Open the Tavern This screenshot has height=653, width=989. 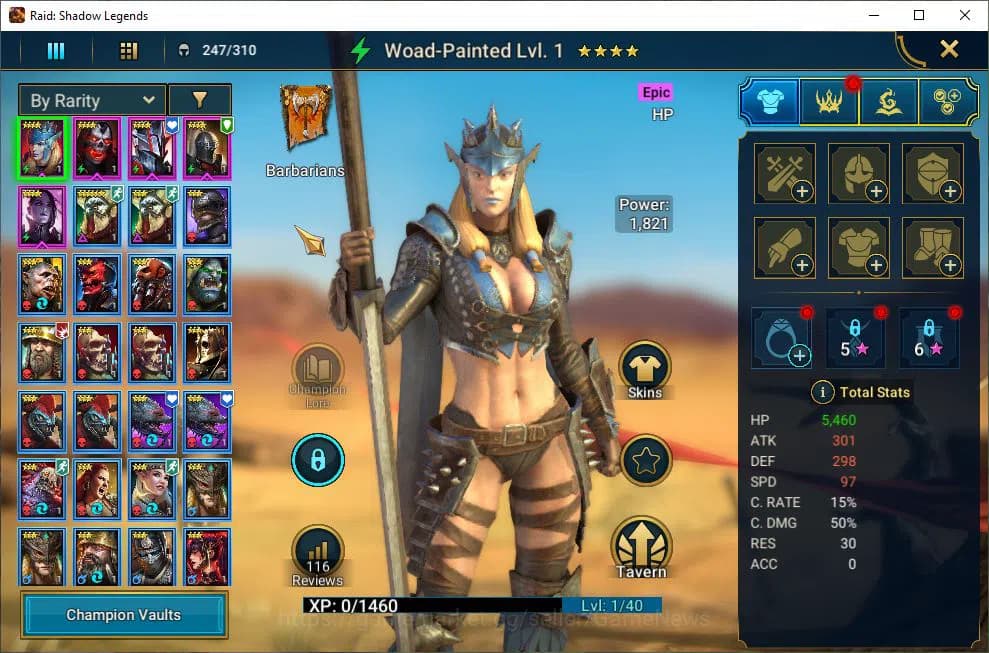641,548
